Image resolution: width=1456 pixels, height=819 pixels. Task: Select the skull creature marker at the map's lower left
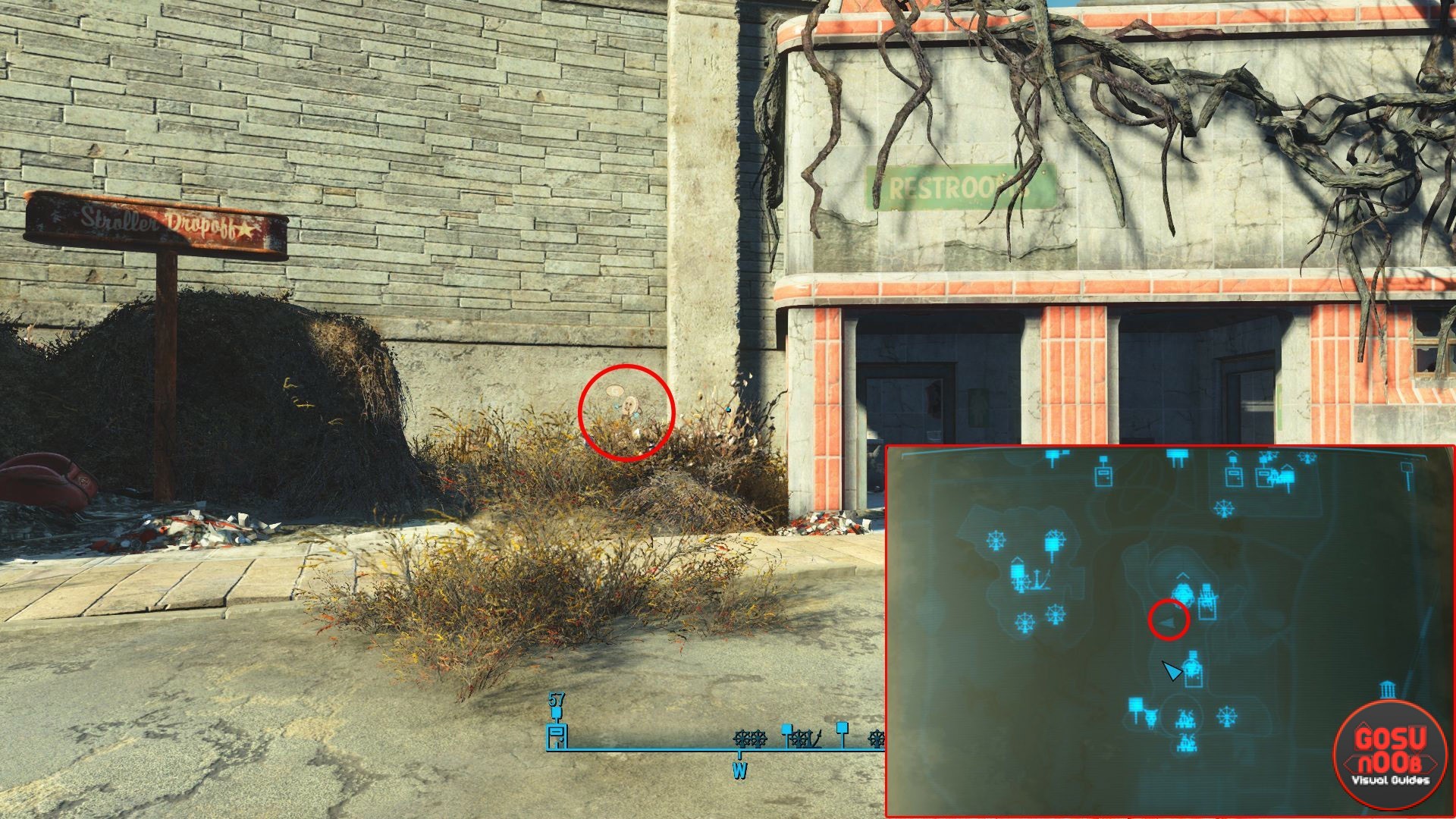[x=1150, y=717]
